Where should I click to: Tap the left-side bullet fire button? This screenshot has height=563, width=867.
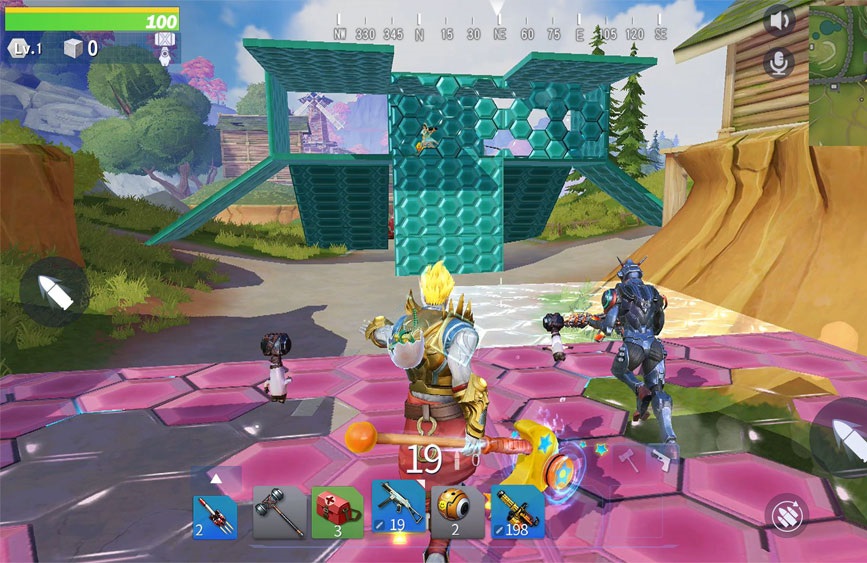point(54,291)
